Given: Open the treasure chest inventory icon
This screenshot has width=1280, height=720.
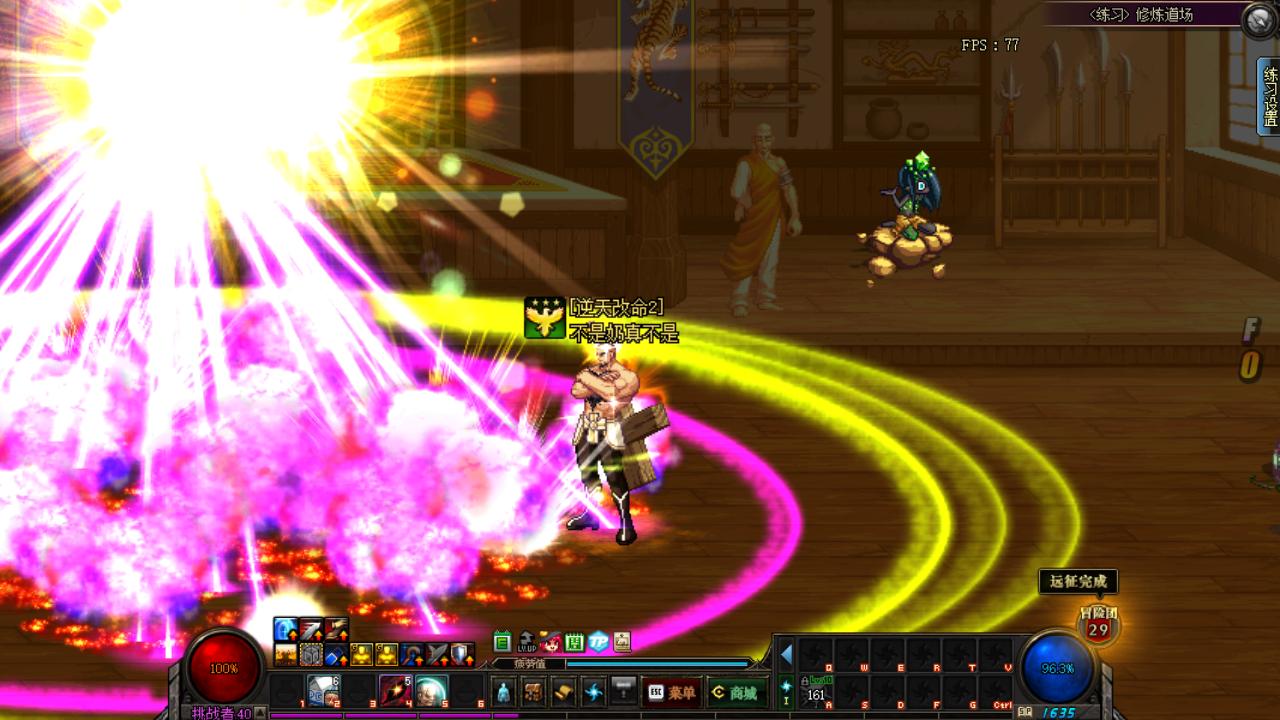Looking at the screenshot, I should pyautogui.click(x=534, y=692).
